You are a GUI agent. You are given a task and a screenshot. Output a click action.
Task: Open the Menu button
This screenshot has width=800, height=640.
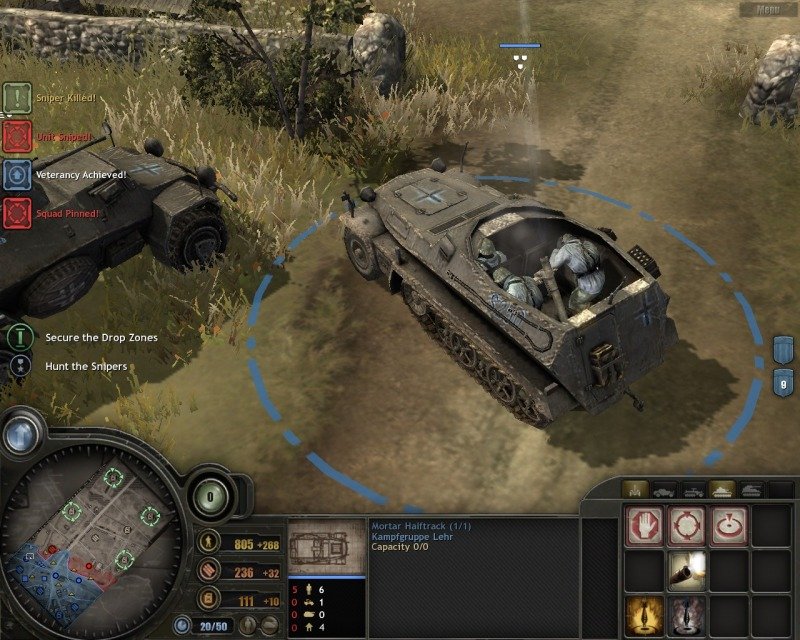[x=768, y=9]
